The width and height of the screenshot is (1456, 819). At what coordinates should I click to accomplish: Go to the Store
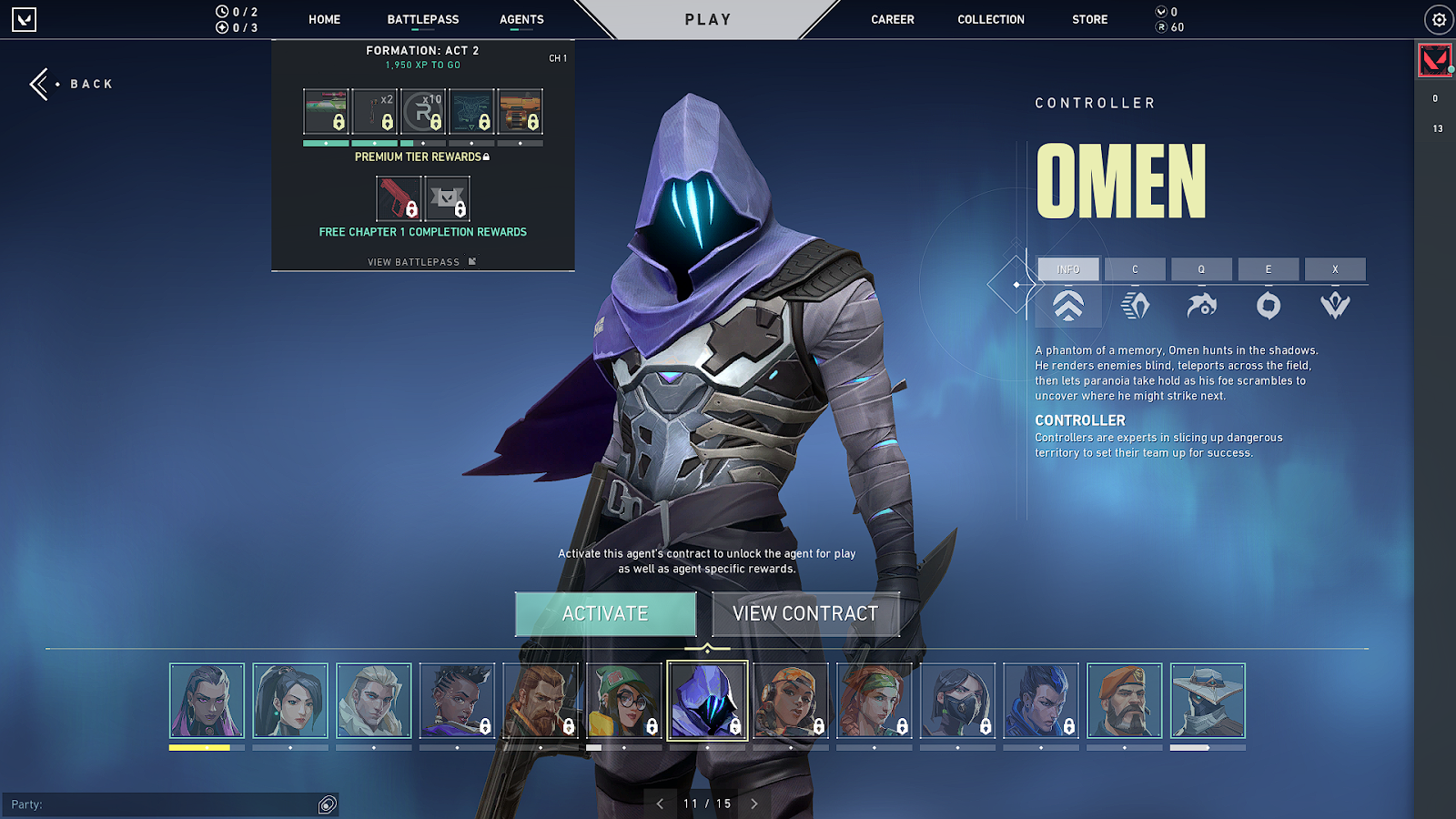[x=1089, y=19]
